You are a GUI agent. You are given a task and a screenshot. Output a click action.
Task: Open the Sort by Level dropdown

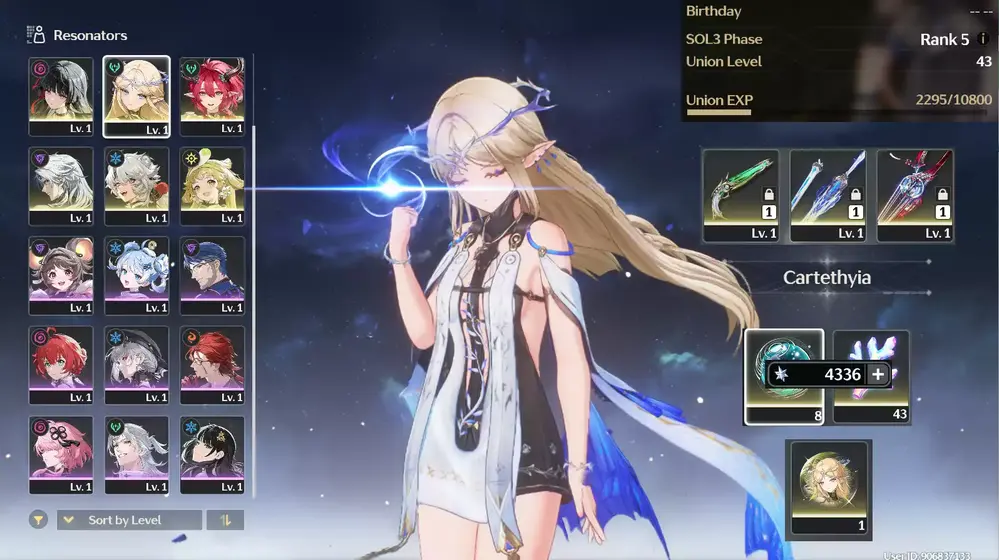tap(129, 520)
